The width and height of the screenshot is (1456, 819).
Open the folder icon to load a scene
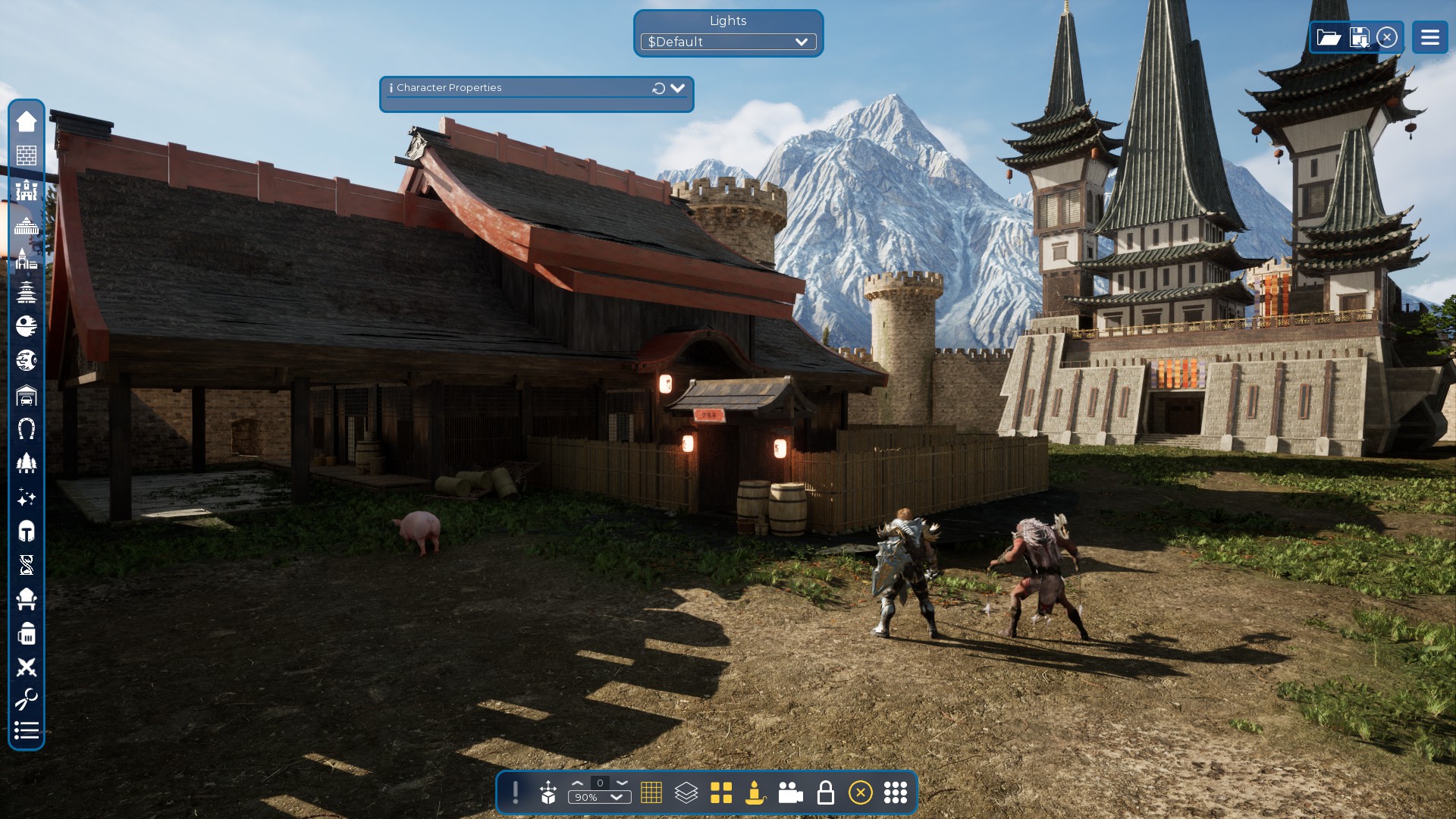tap(1329, 37)
